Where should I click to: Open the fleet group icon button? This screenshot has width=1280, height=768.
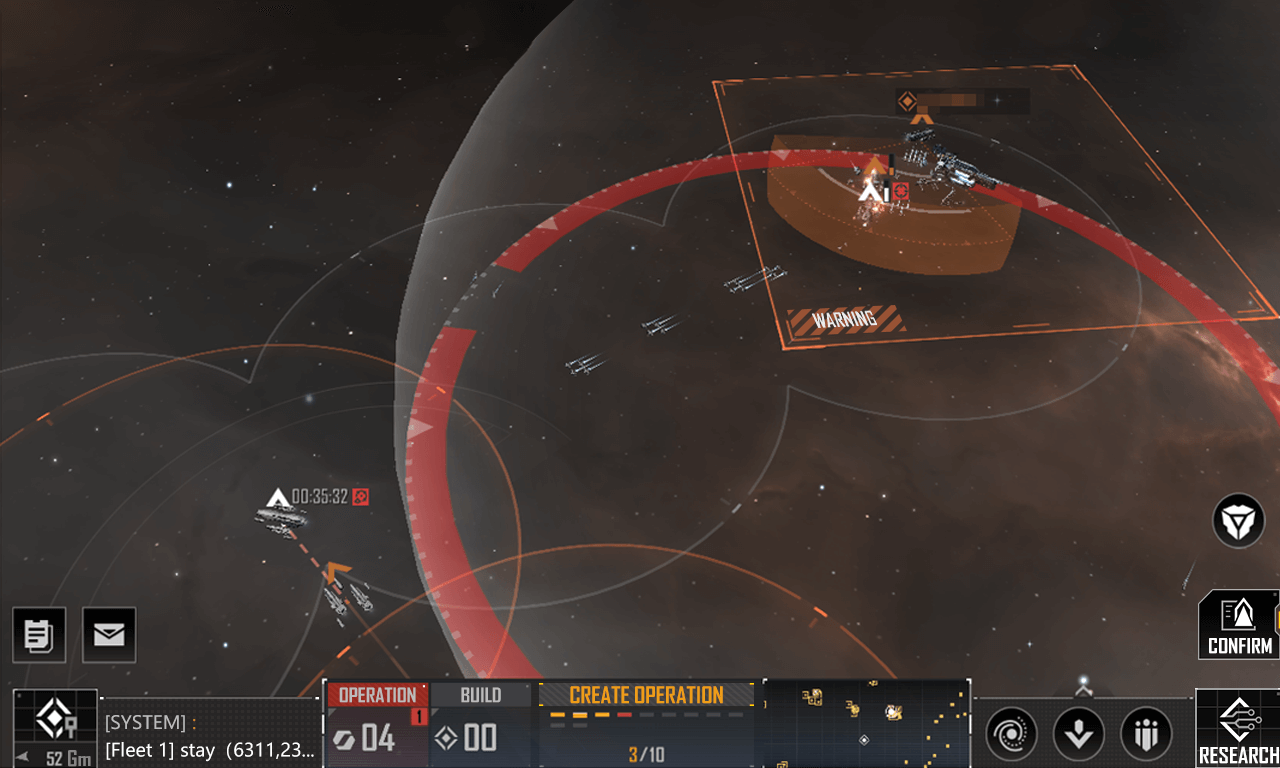pyautogui.click(x=1146, y=735)
